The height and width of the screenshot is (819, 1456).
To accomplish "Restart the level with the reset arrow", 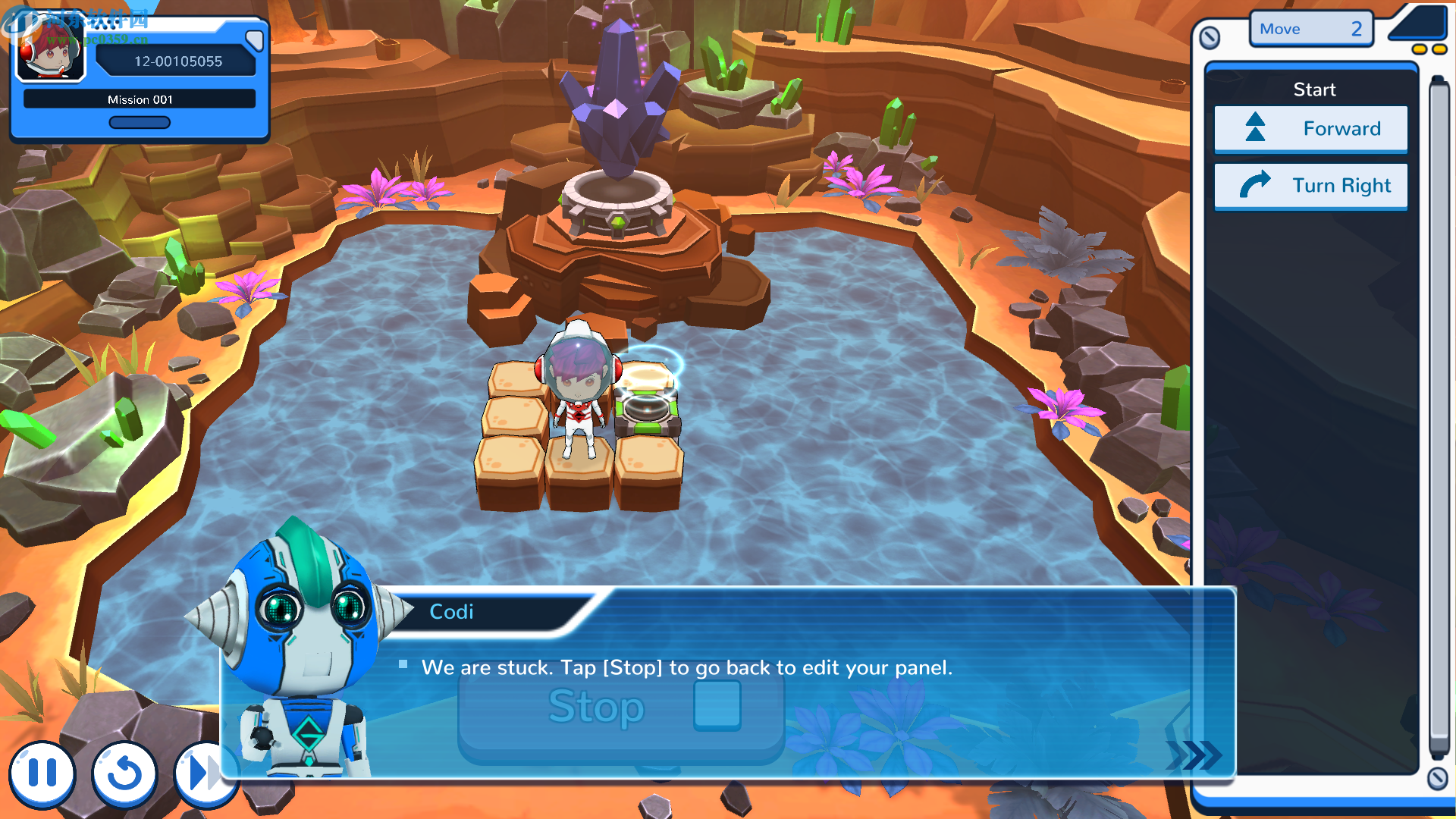I will (x=124, y=773).
